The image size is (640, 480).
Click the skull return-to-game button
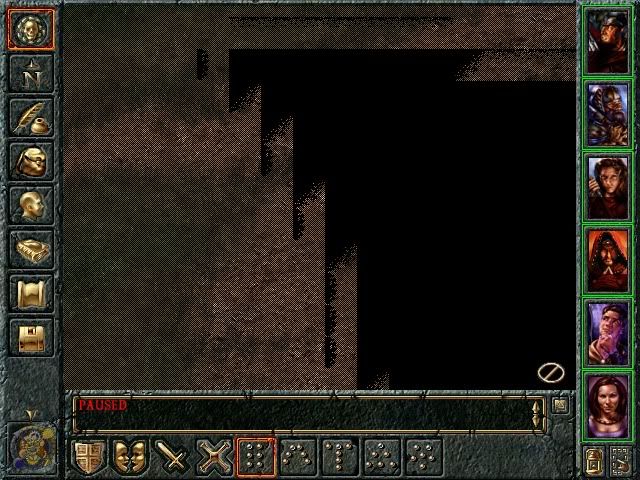[30, 28]
